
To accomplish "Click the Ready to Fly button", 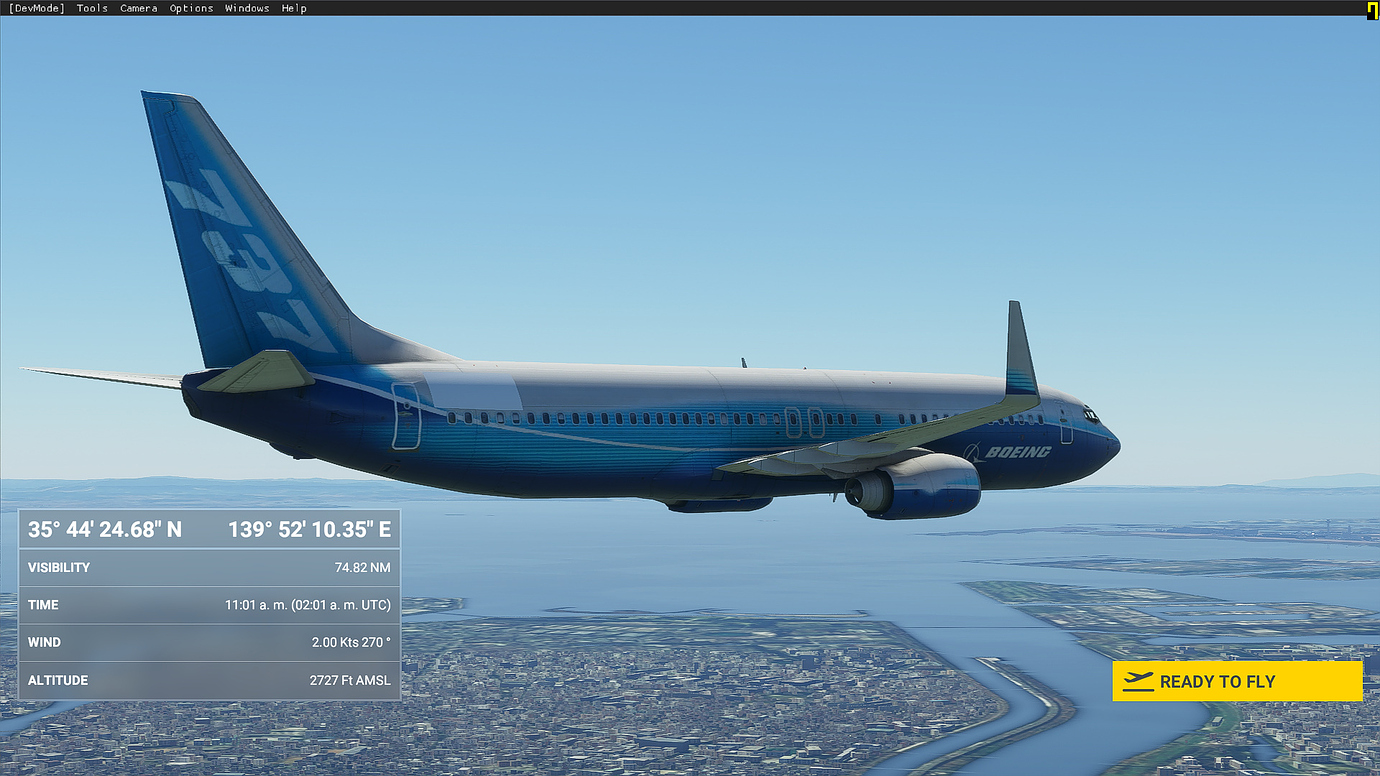I will click(x=1237, y=681).
